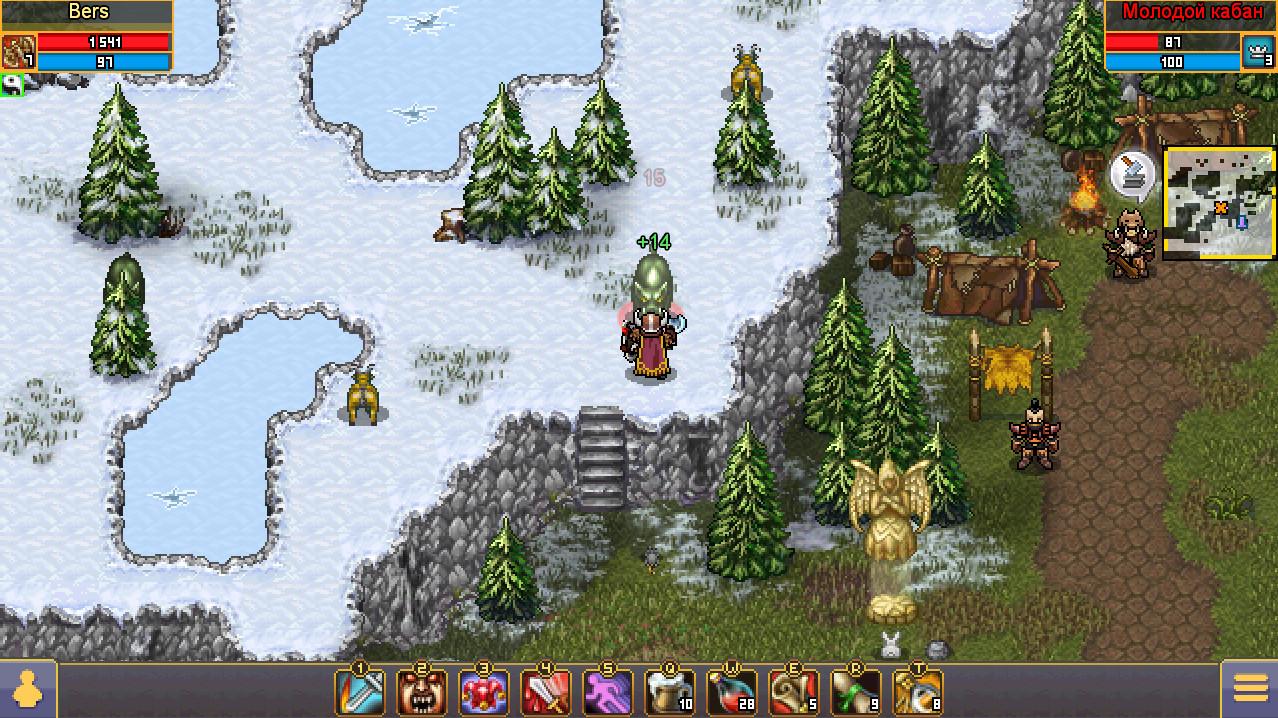Trigger the bloody sword slash skill
Image resolution: width=1278 pixels, height=718 pixels.
(x=545, y=692)
